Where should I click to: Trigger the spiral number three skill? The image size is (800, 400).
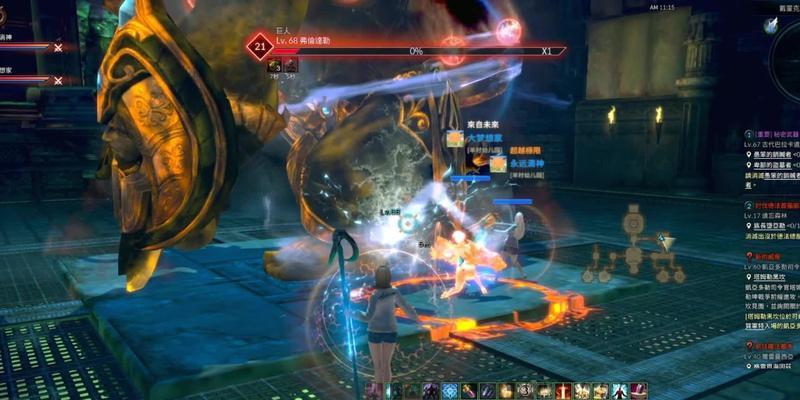[525, 391]
